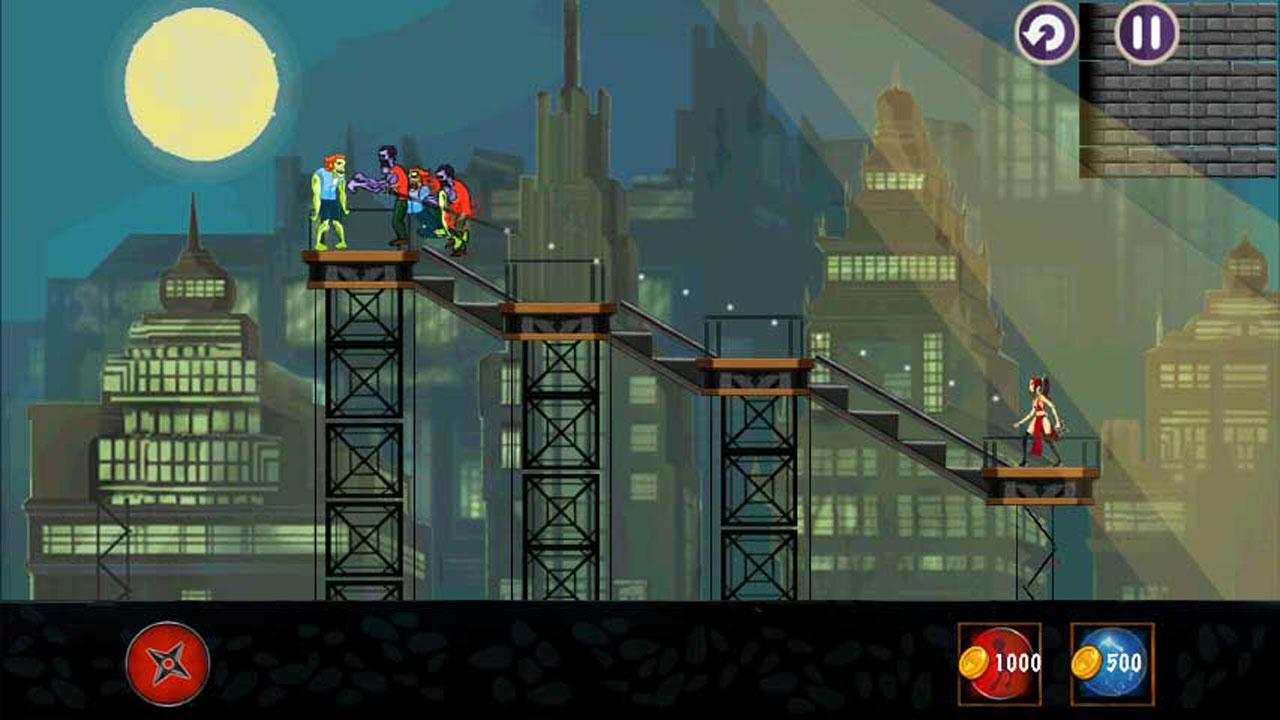The width and height of the screenshot is (1280, 720).
Task: Click the gold coin on the red power-up
Action: [974, 660]
